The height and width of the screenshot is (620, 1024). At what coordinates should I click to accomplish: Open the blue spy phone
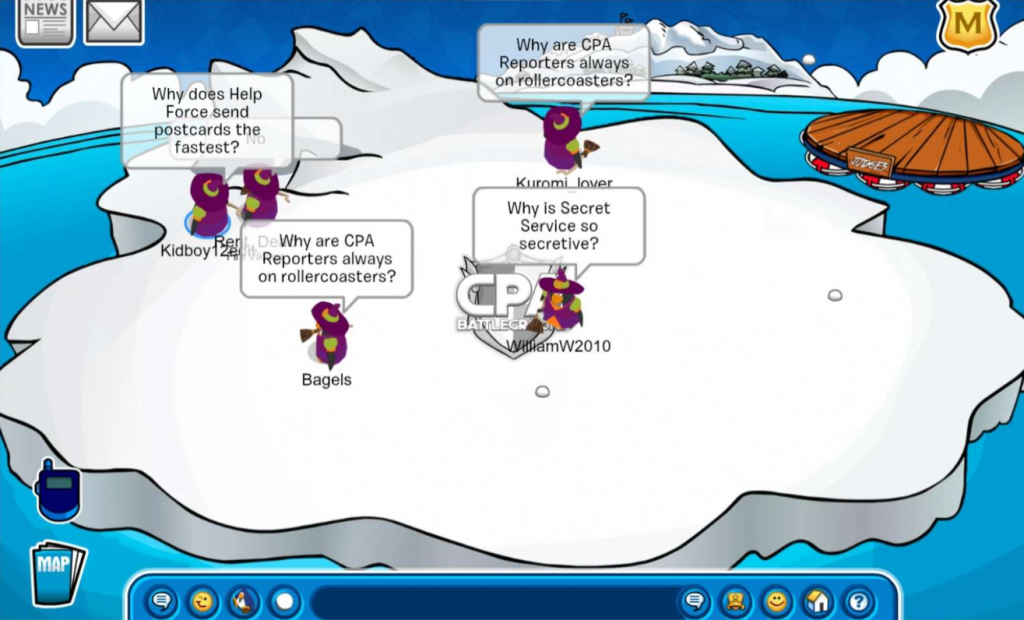[57, 490]
